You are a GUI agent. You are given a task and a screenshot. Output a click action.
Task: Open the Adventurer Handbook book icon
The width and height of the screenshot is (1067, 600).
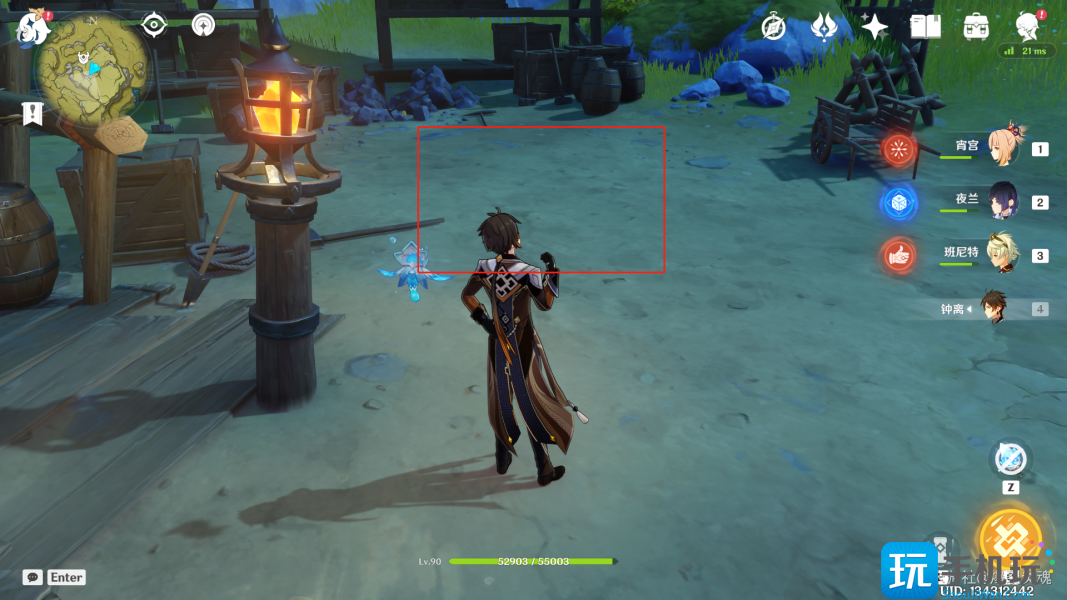925,27
